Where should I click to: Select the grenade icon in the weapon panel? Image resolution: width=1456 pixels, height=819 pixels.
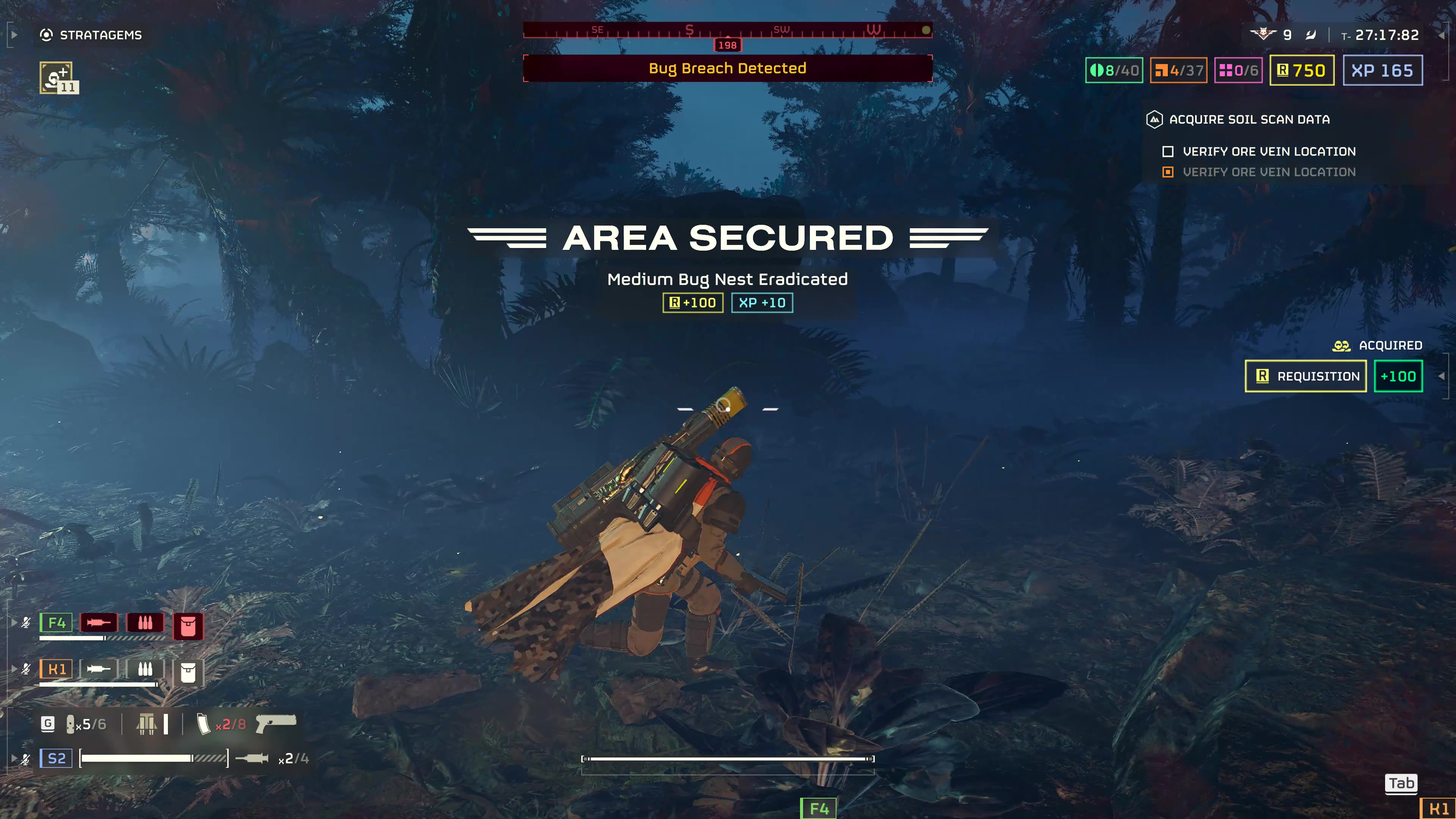pos(71,724)
